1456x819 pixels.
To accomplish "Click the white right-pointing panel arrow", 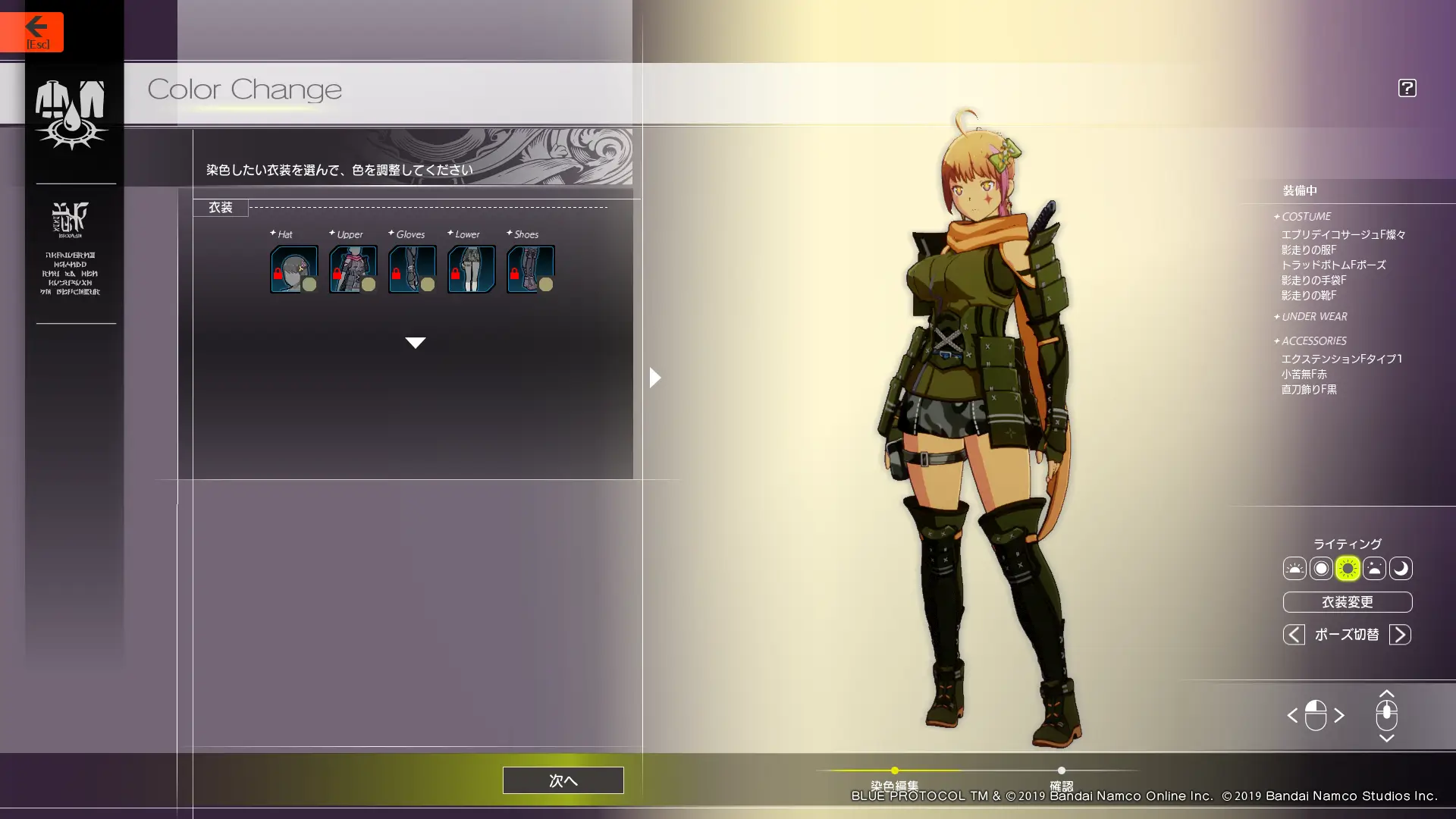I will (x=655, y=377).
